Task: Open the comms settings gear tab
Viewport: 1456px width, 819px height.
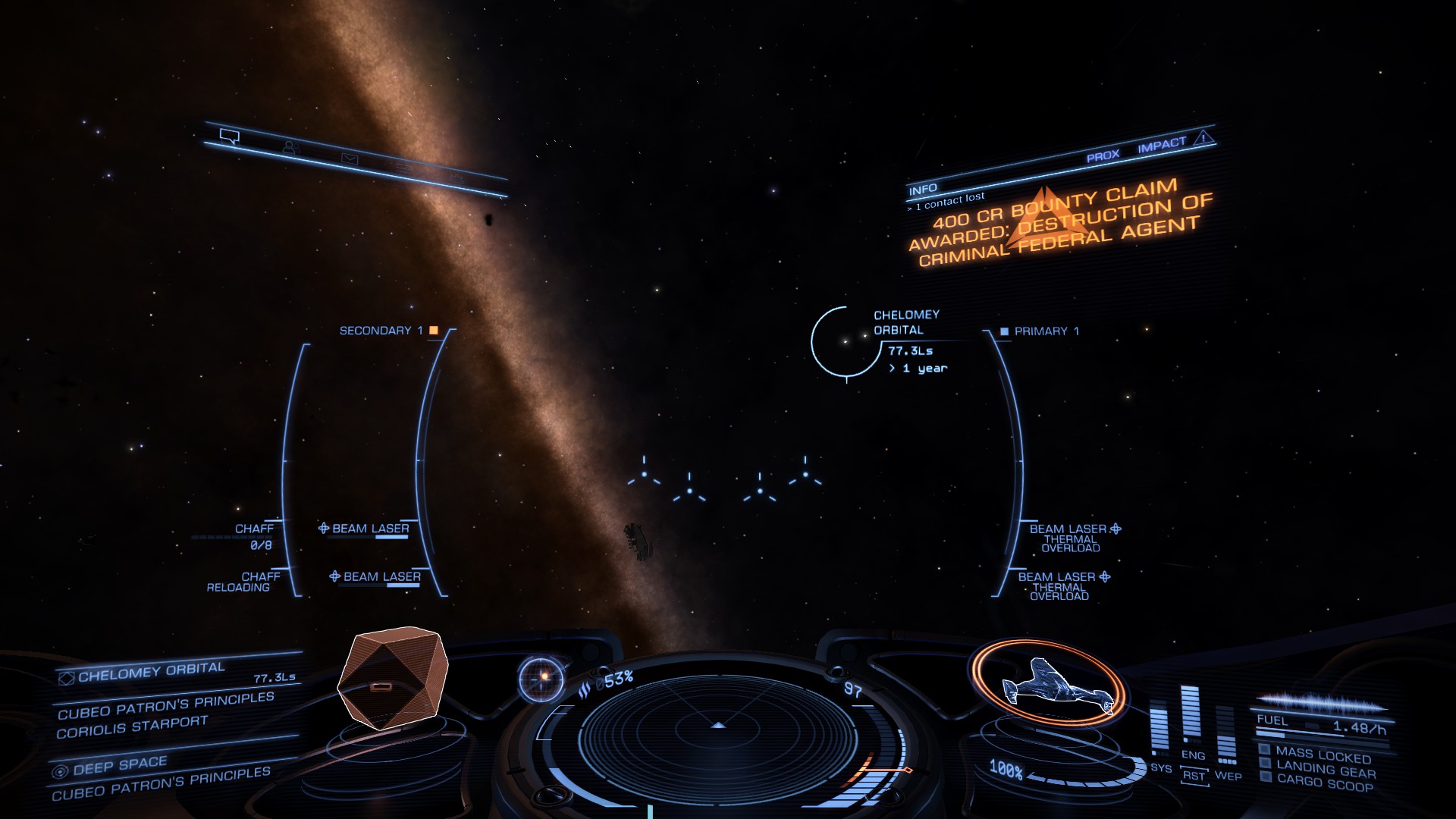Action: [456, 179]
